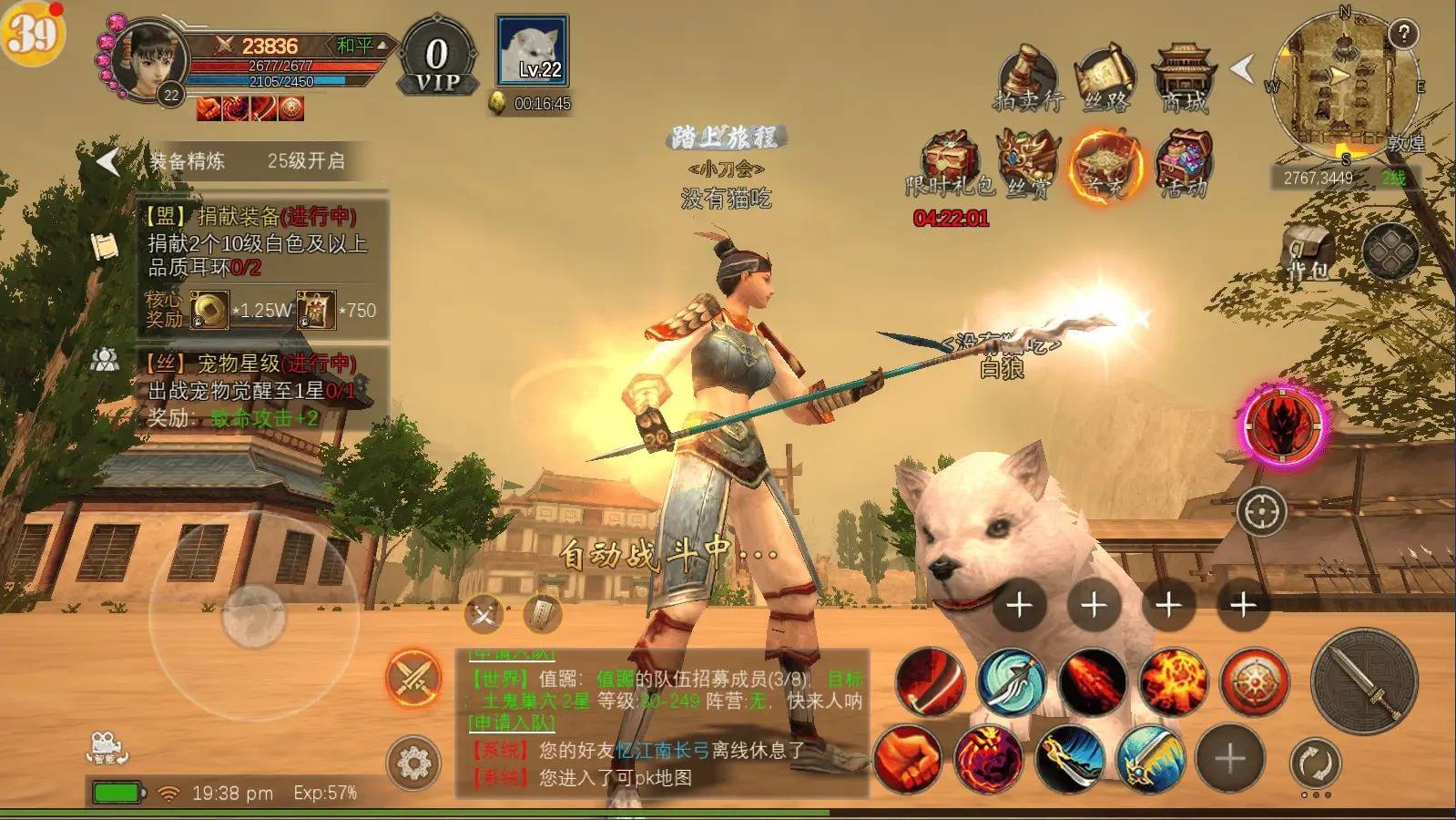Viewport: 1456px width, 820px height.
Task: Open the player character portrait
Action: tap(150, 60)
